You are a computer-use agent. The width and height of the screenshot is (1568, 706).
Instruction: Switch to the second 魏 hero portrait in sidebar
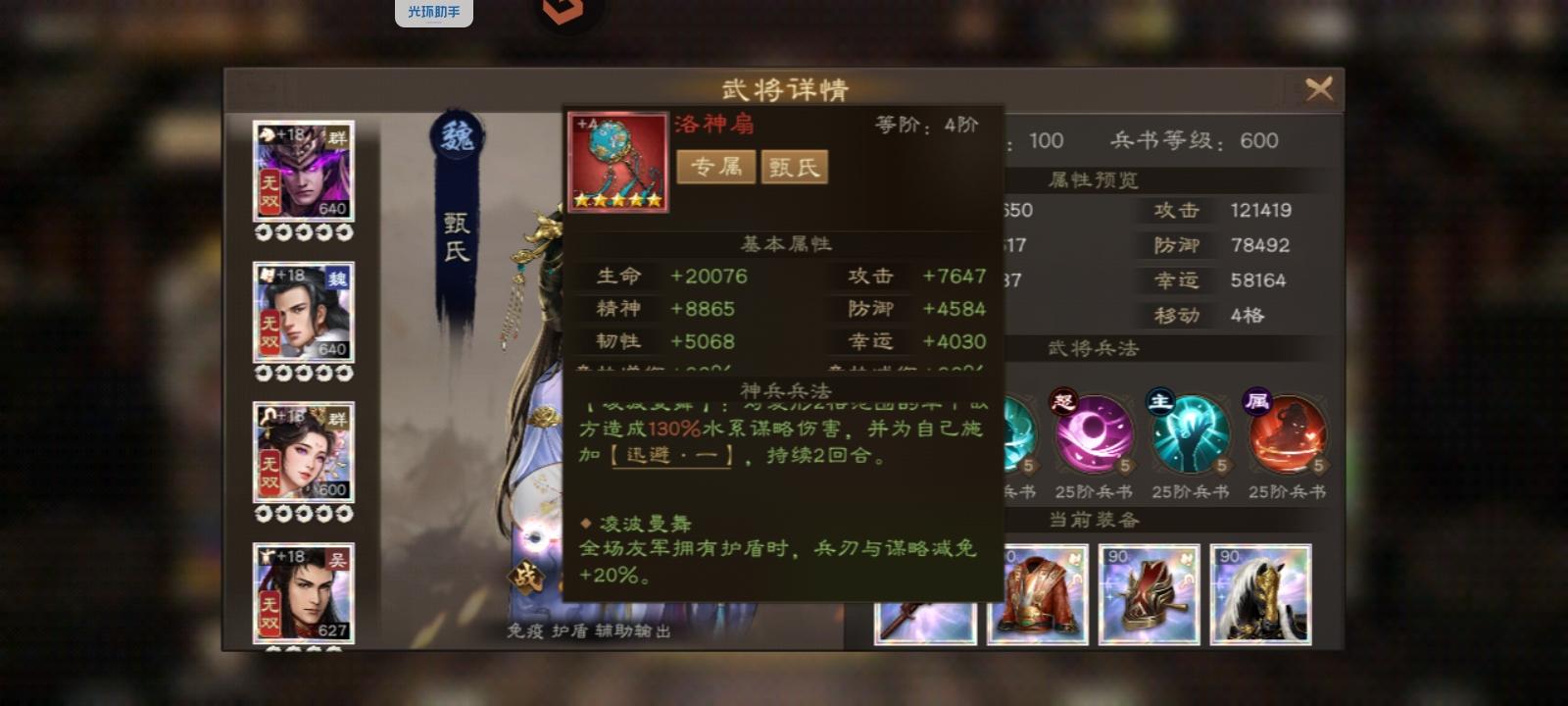tap(304, 312)
